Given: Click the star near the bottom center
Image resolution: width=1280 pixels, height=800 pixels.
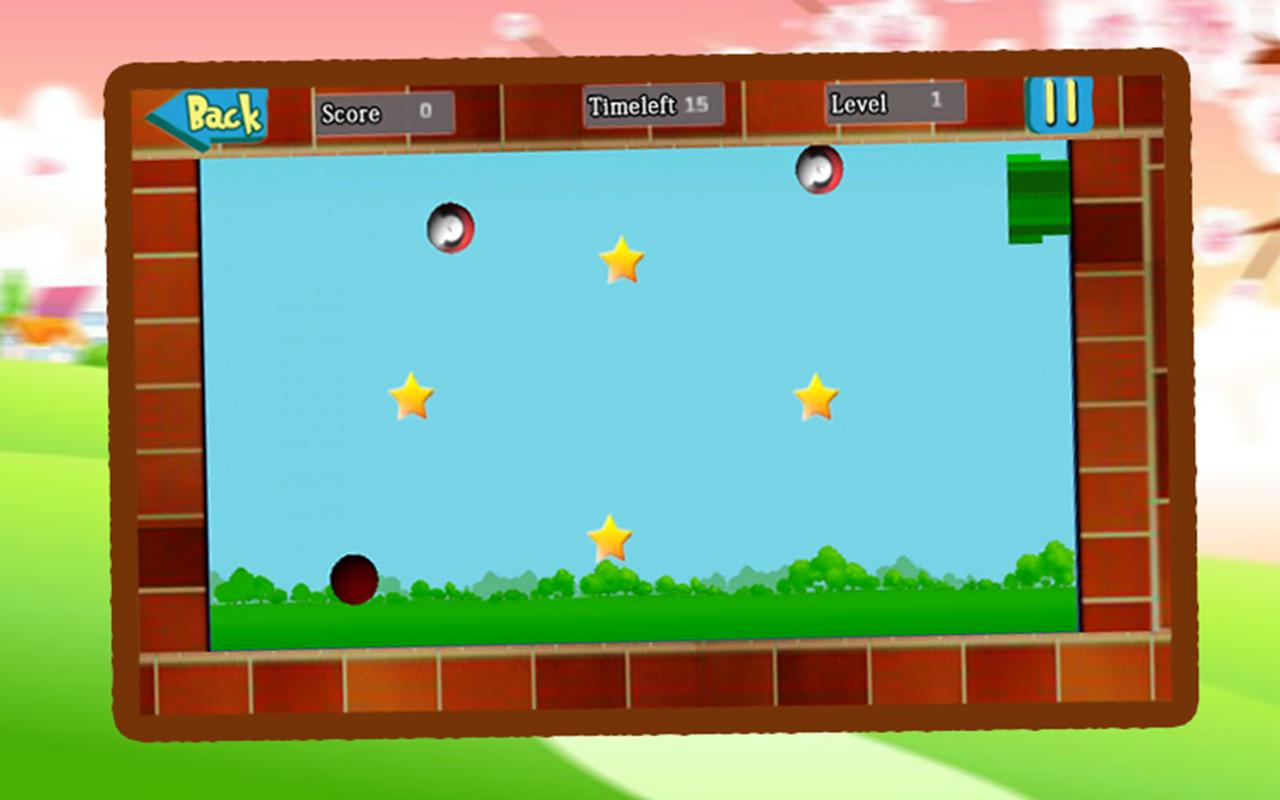Looking at the screenshot, I should 608,537.
